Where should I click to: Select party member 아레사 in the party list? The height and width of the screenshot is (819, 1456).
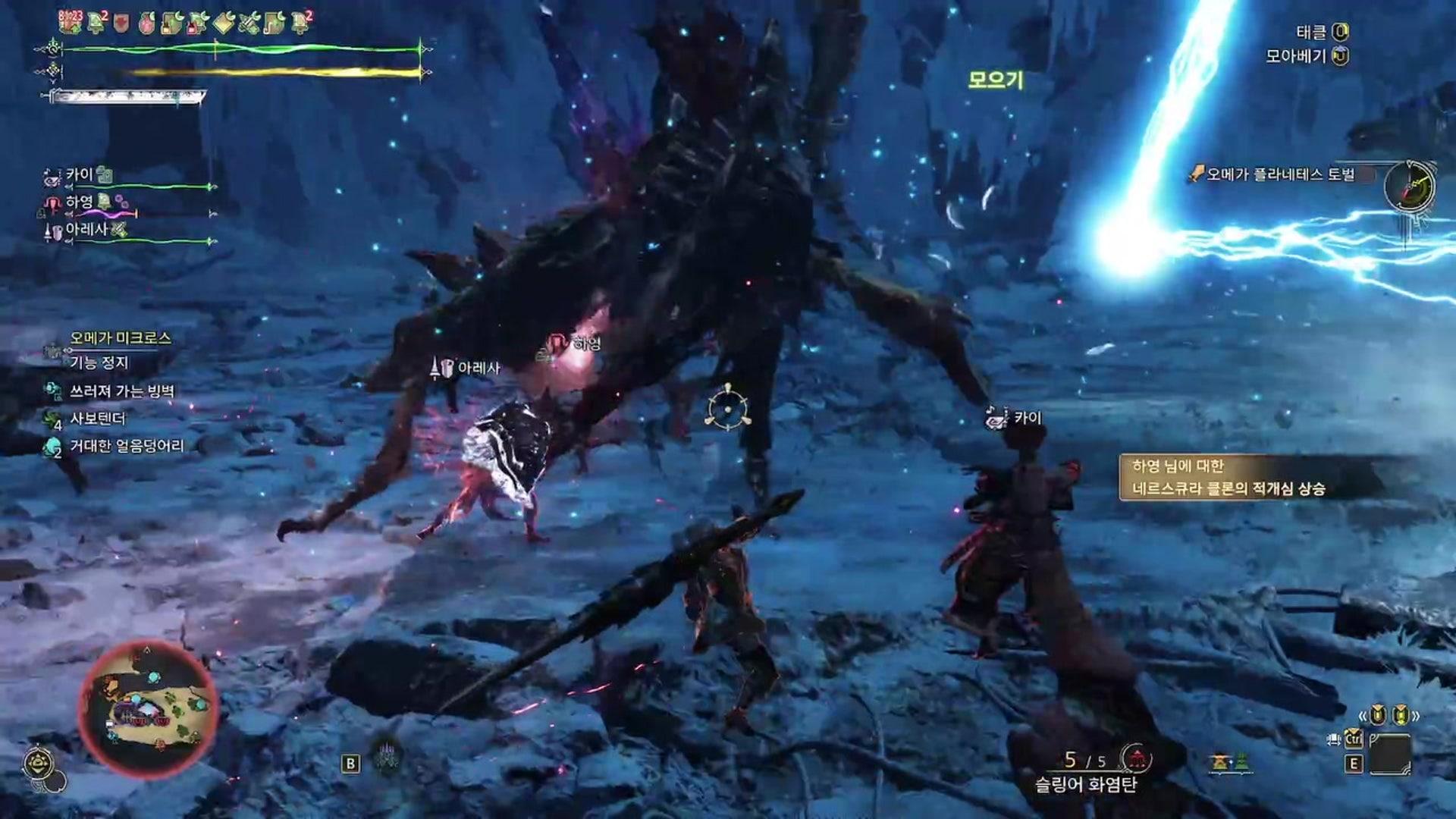pyautogui.click(x=86, y=230)
